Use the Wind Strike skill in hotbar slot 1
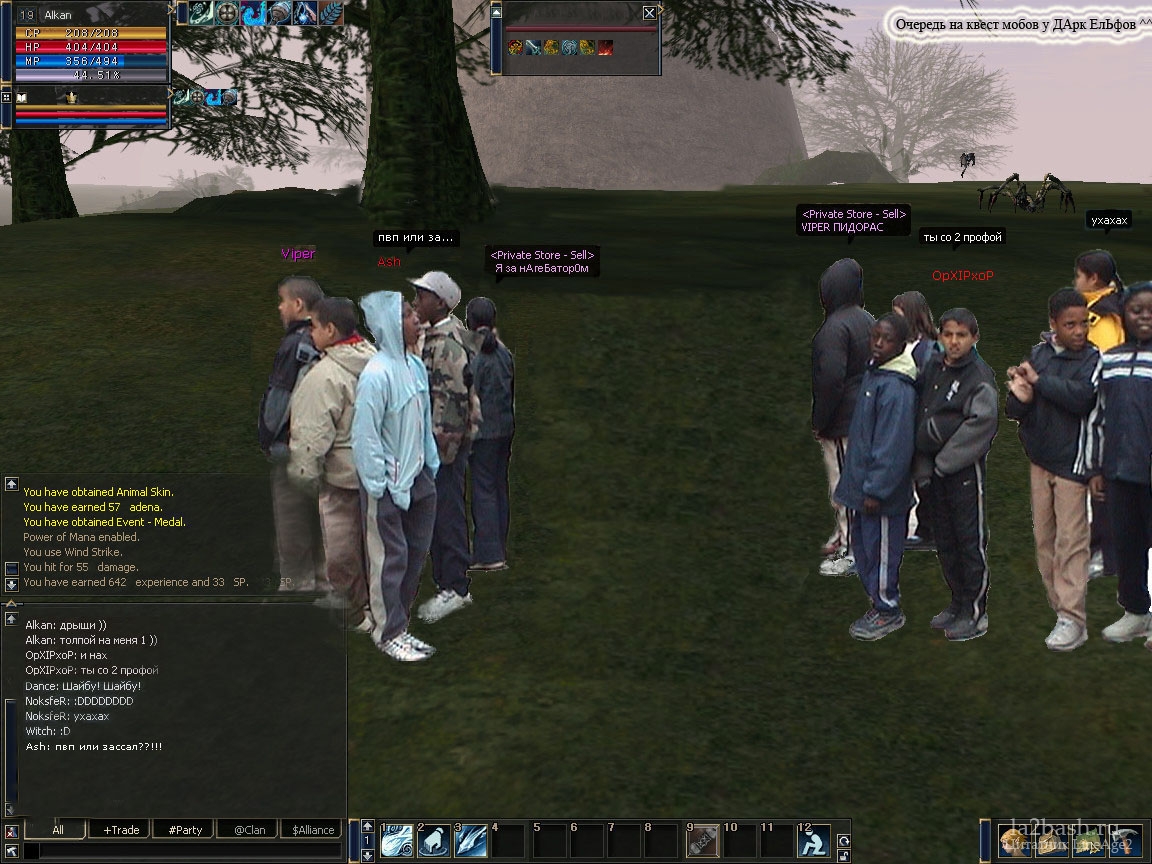The image size is (1152, 864). 397,841
